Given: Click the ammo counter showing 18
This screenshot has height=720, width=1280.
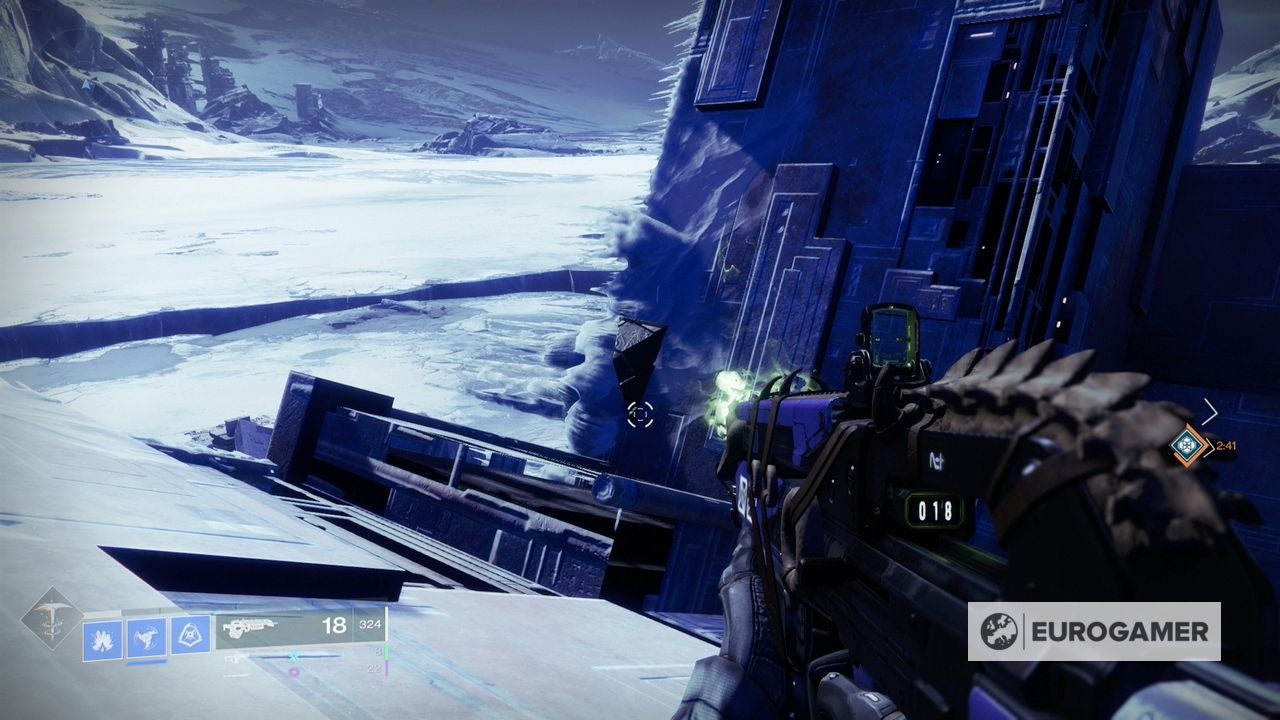Looking at the screenshot, I should click(x=335, y=625).
